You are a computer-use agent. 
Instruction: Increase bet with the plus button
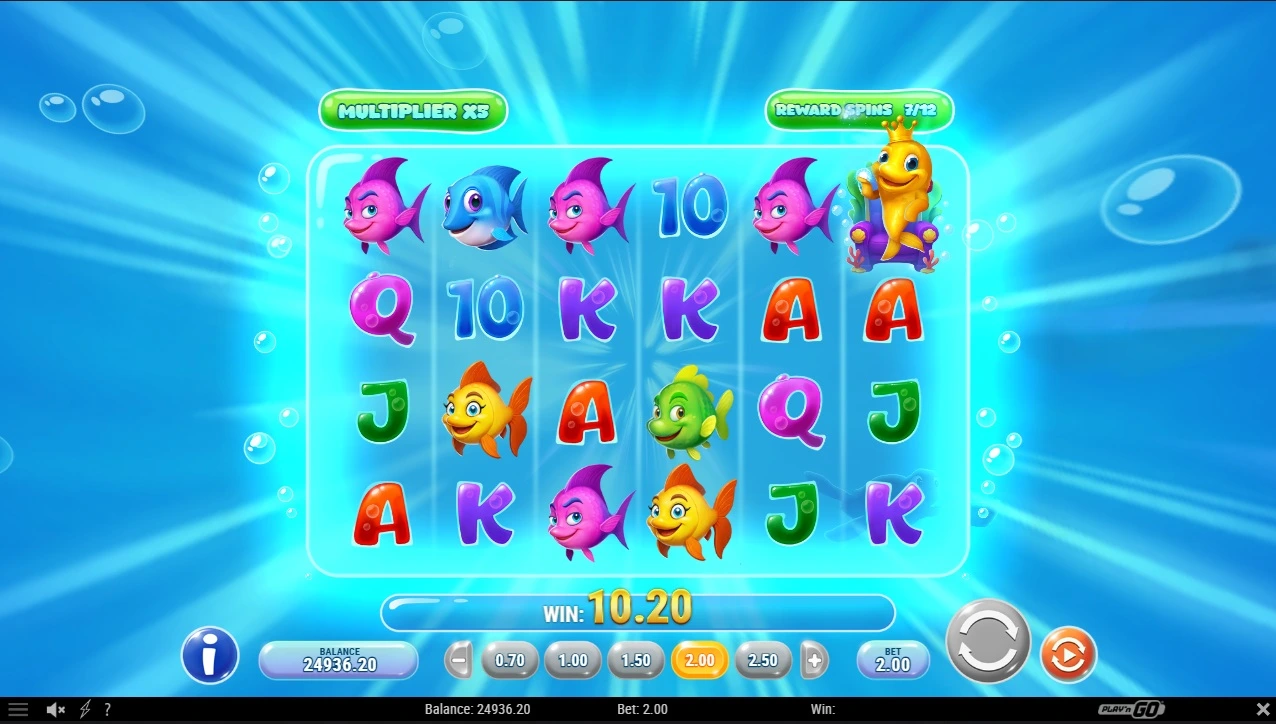coord(814,660)
